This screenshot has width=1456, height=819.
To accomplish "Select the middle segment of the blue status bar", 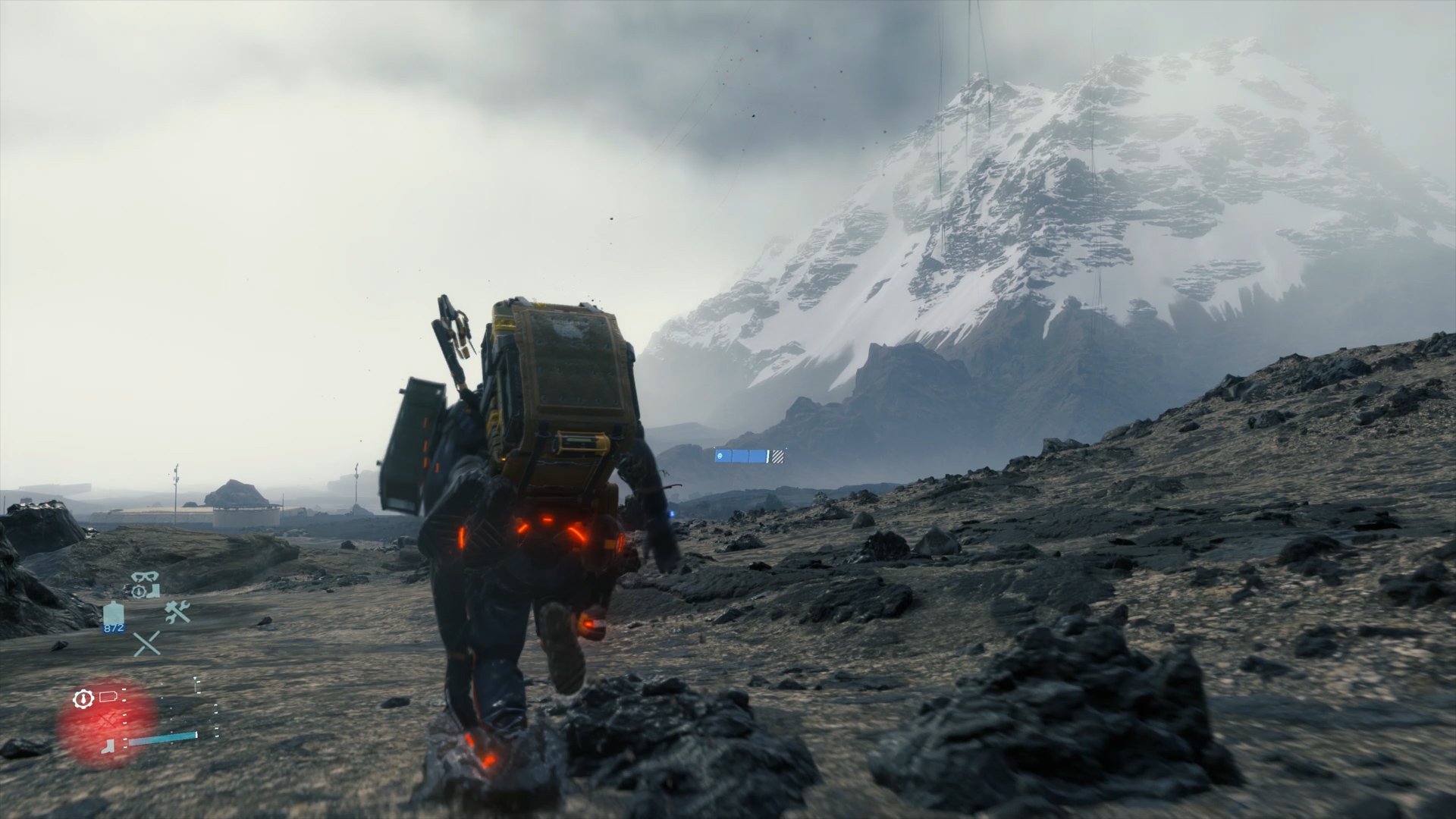I will point(740,456).
